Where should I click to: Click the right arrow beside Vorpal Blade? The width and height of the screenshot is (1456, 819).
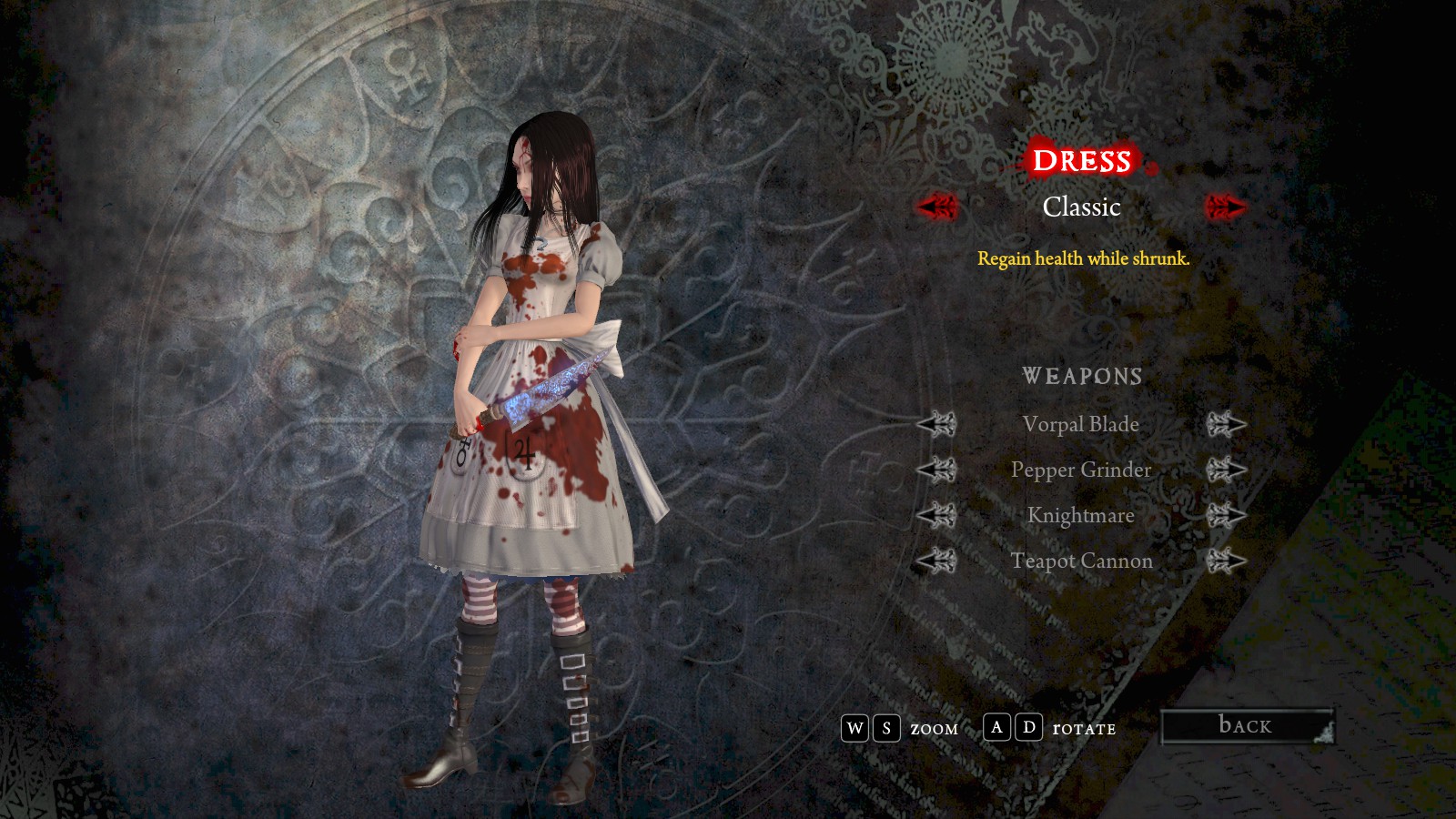(x=1226, y=424)
